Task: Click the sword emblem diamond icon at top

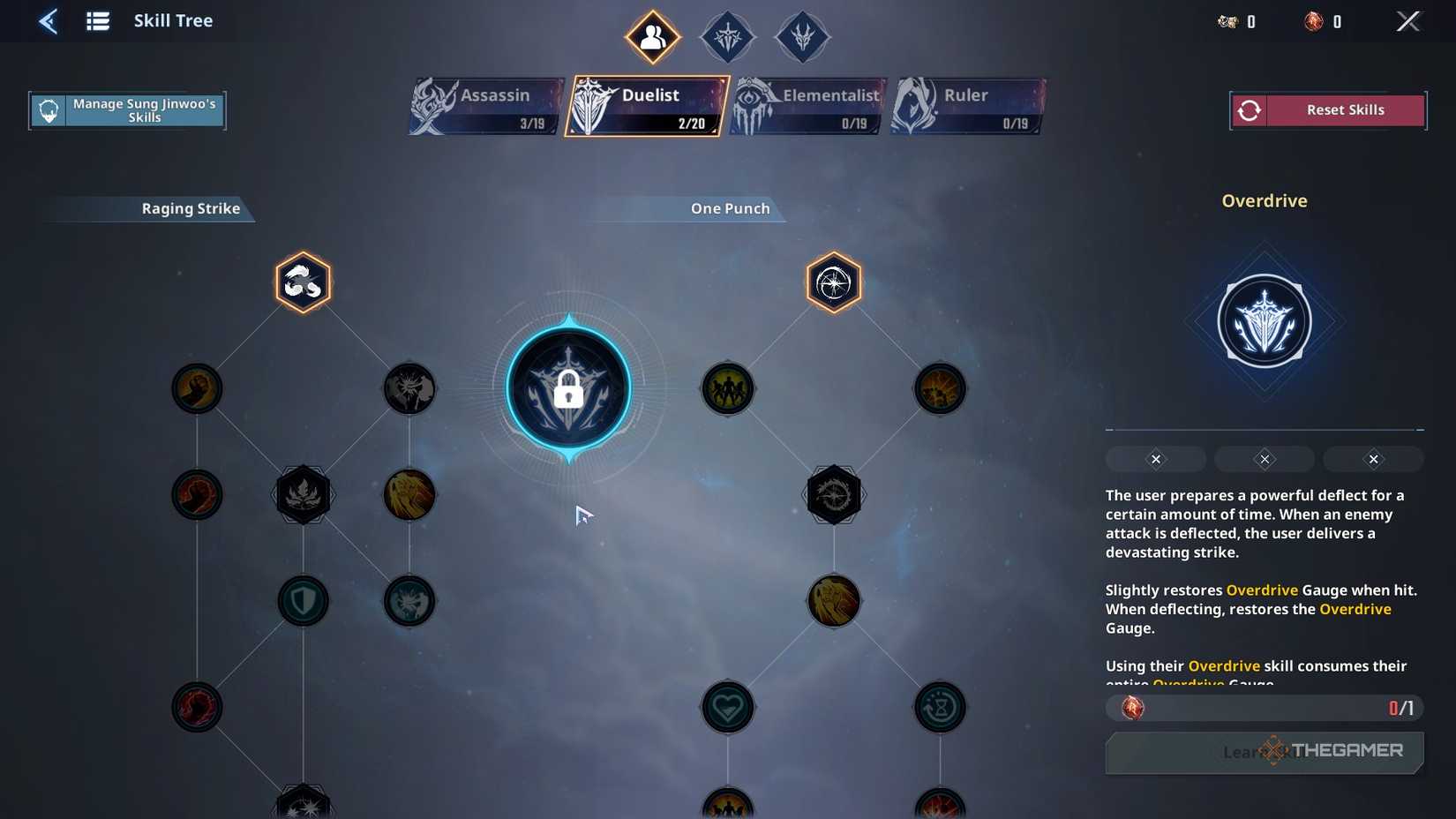Action: pyautogui.click(x=727, y=36)
